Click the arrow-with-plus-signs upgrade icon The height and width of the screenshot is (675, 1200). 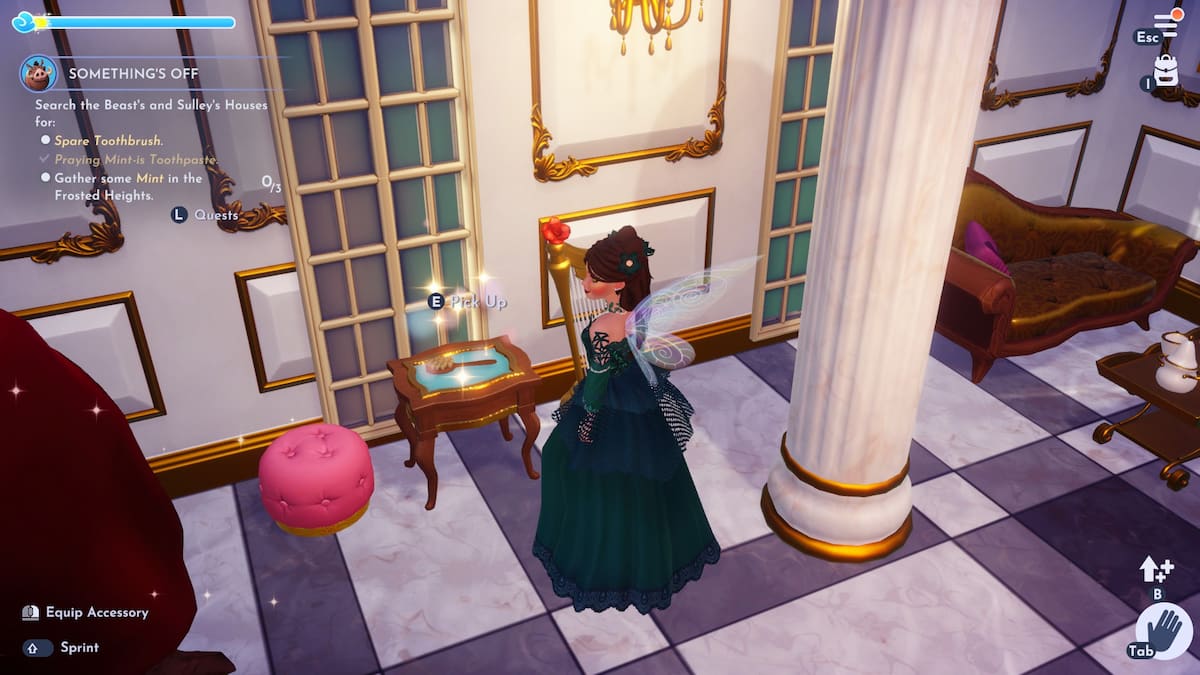[1156, 570]
